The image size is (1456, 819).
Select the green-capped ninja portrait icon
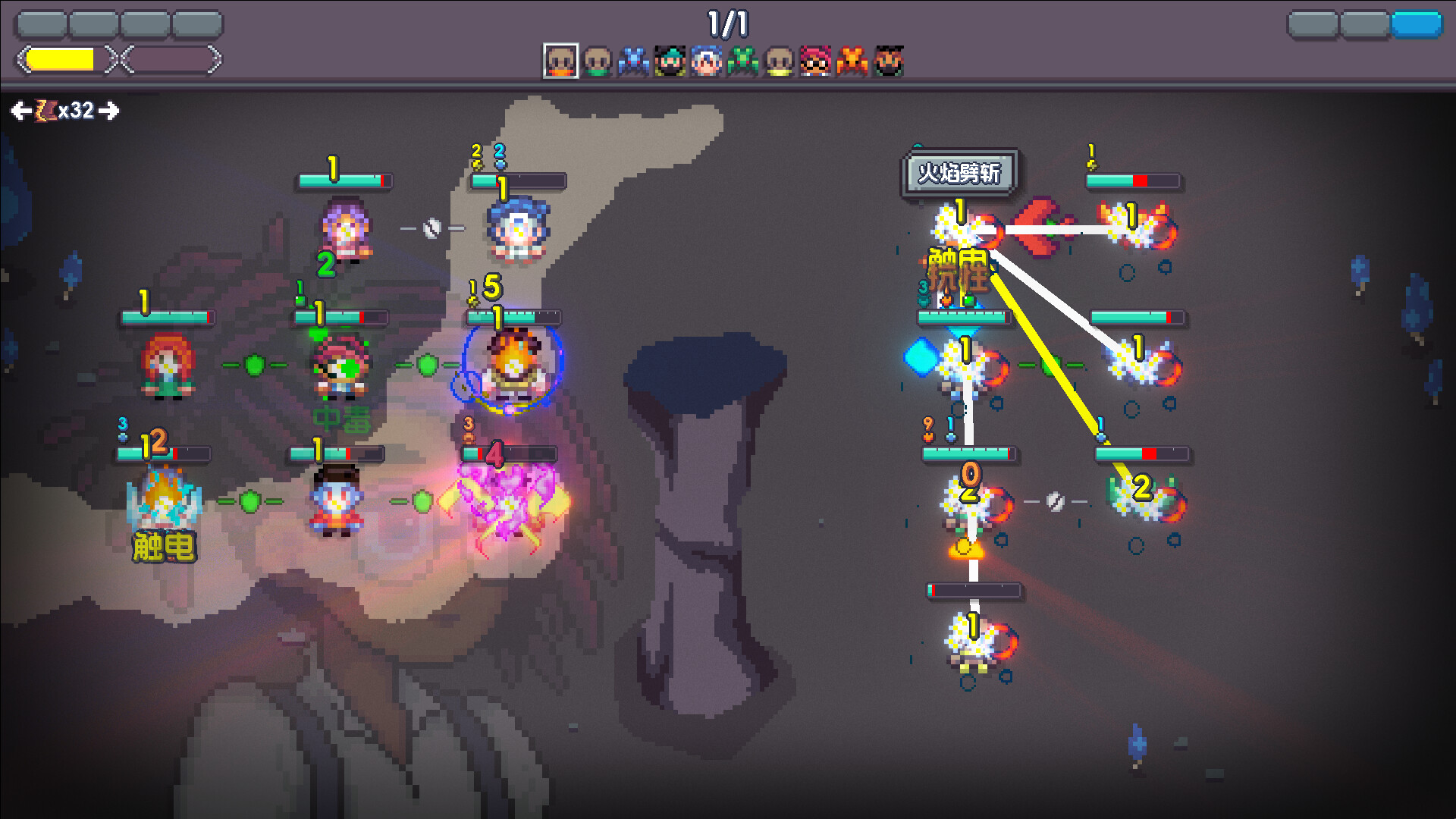[670, 61]
